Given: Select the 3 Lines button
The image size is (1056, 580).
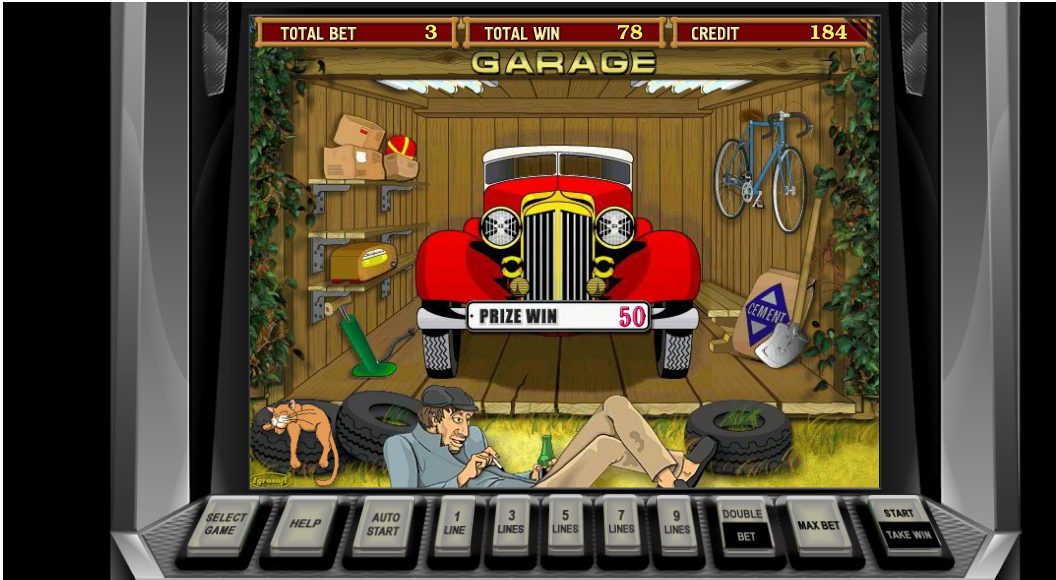Looking at the screenshot, I should (510, 524).
